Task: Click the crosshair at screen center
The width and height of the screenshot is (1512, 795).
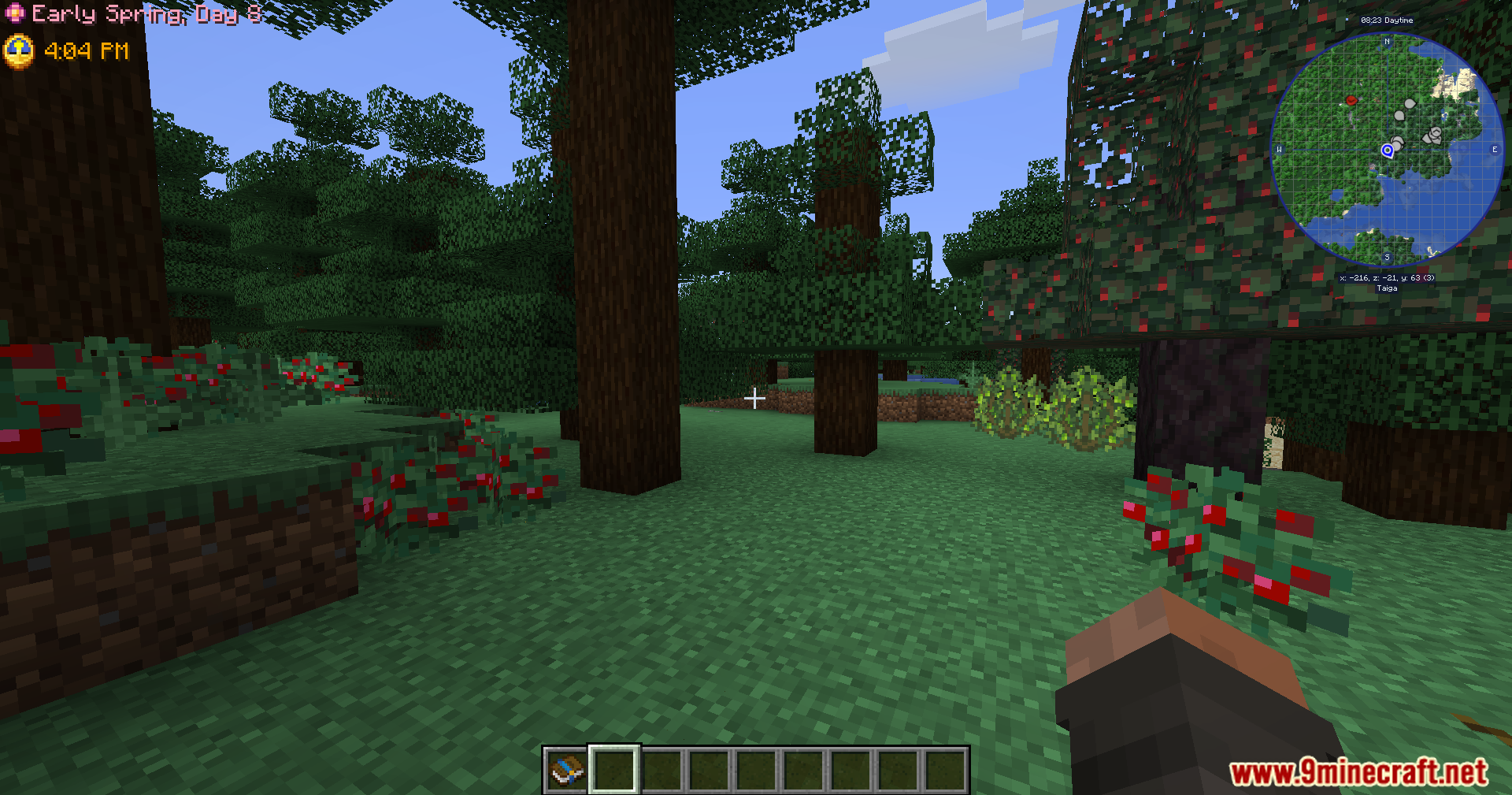Action: point(755,399)
